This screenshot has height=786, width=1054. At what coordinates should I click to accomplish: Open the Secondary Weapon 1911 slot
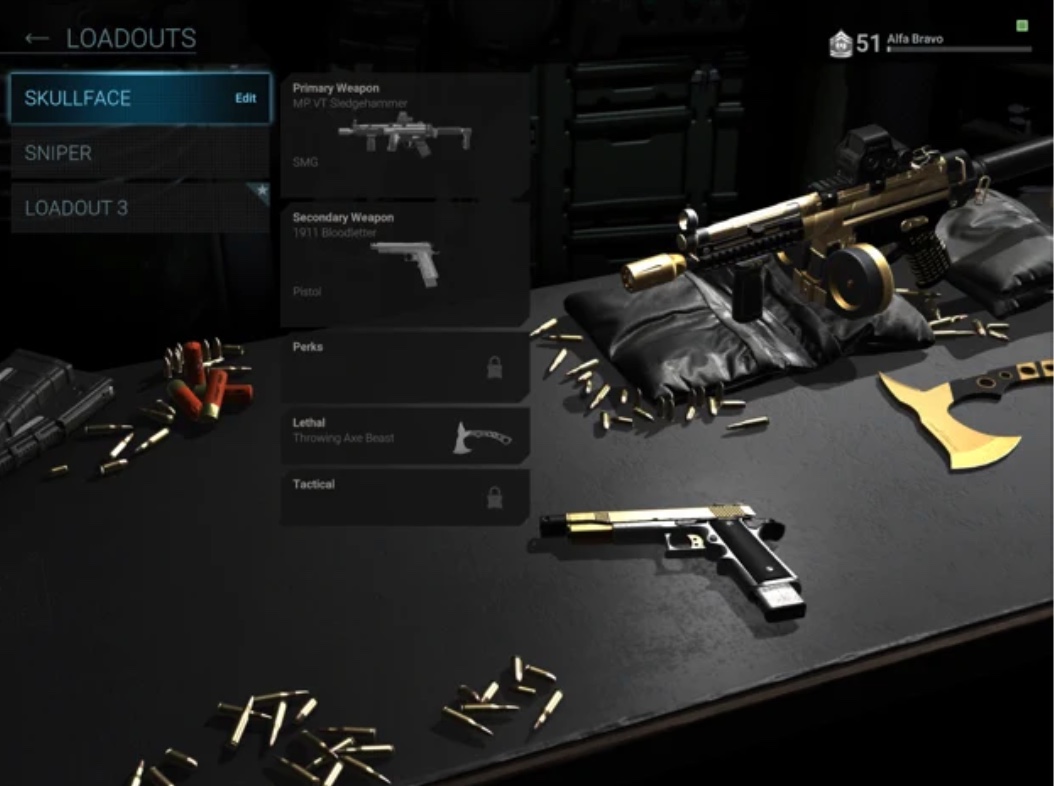click(405, 264)
